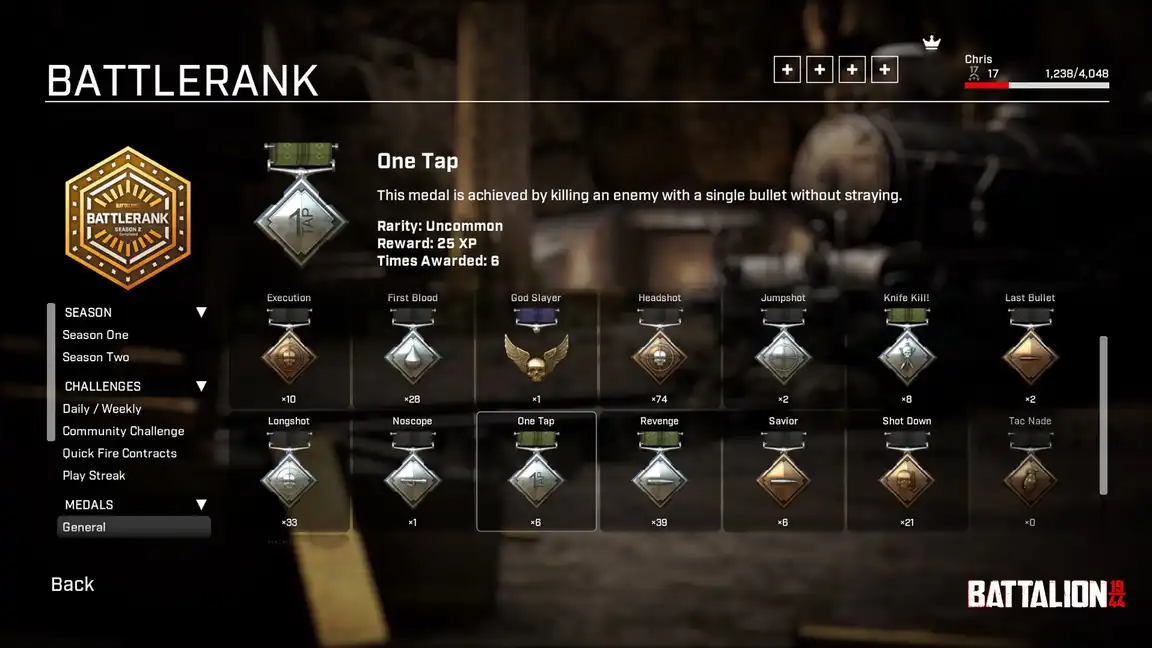Click the Chris player profile panel

click(x=1036, y=72)
